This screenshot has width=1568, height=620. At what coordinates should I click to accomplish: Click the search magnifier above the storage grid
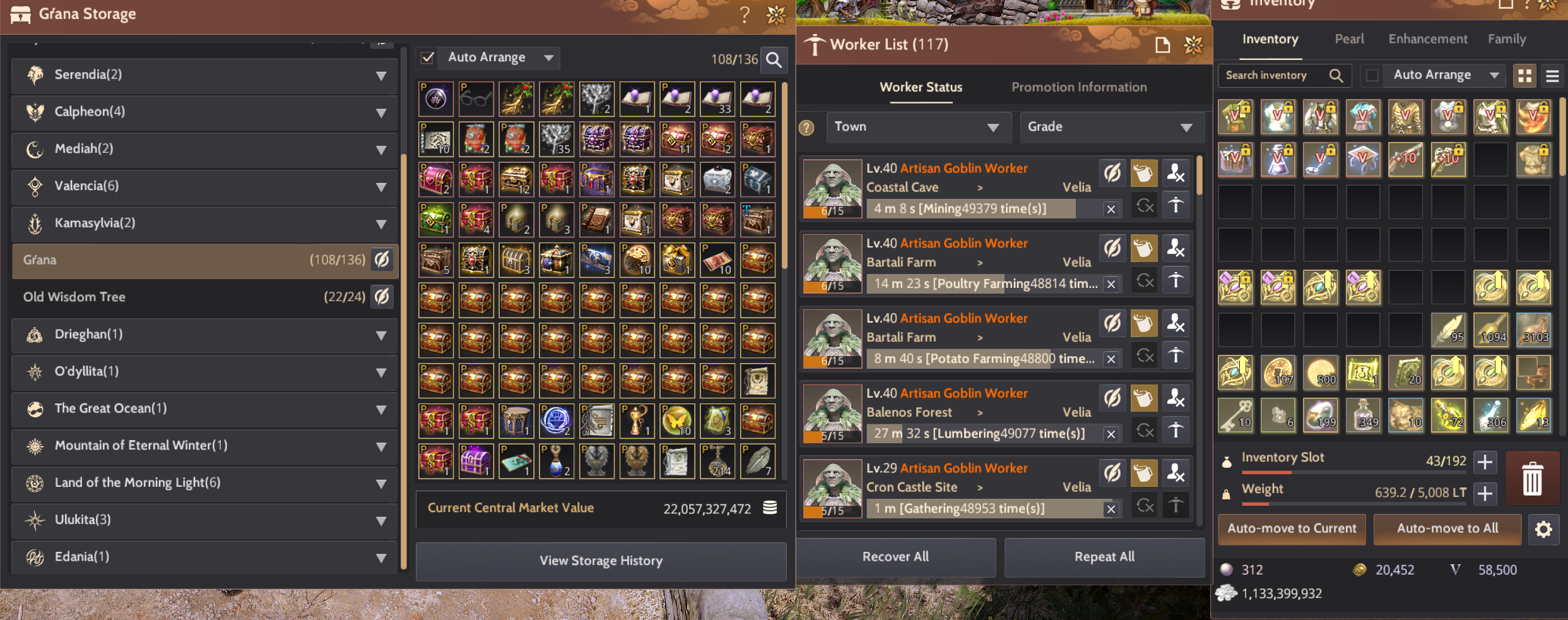[x=774, y=61]
